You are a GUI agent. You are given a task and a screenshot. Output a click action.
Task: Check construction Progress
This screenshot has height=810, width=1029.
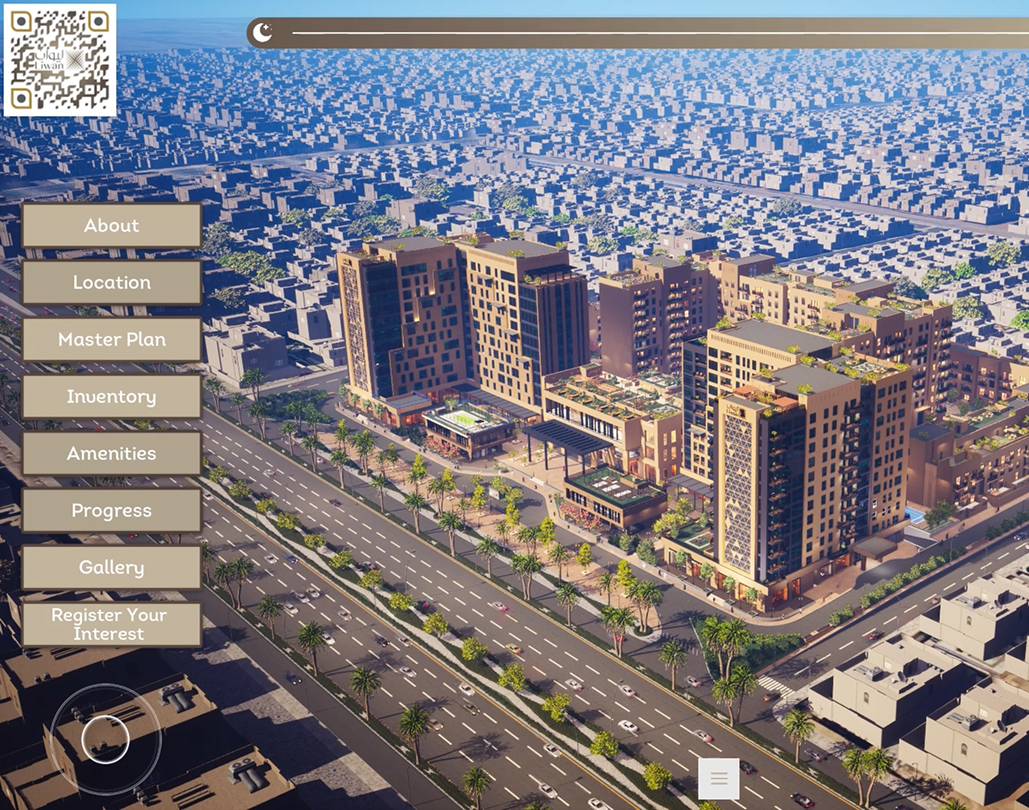coord(112,511)
